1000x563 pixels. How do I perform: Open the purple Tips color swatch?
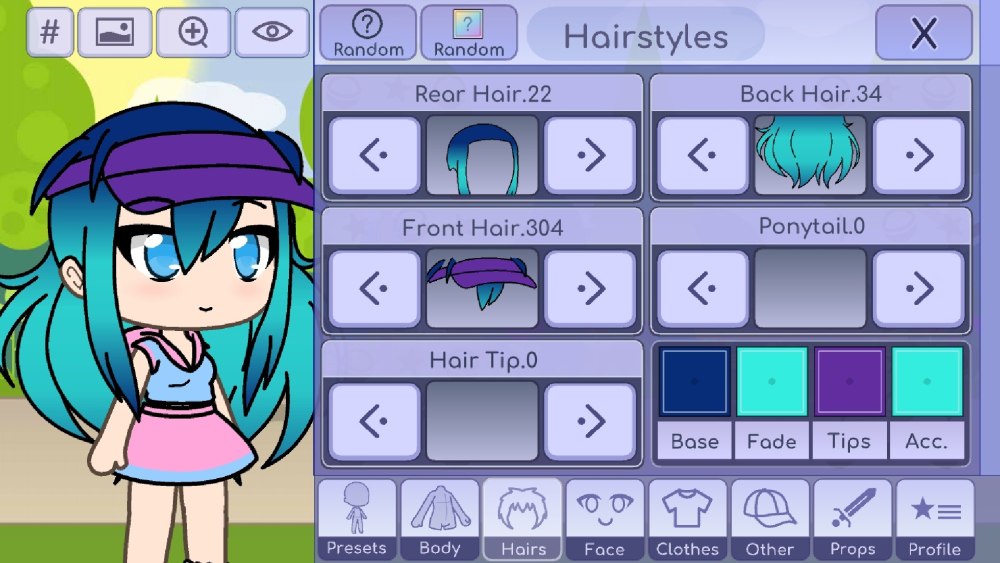[x=849, y=381]
